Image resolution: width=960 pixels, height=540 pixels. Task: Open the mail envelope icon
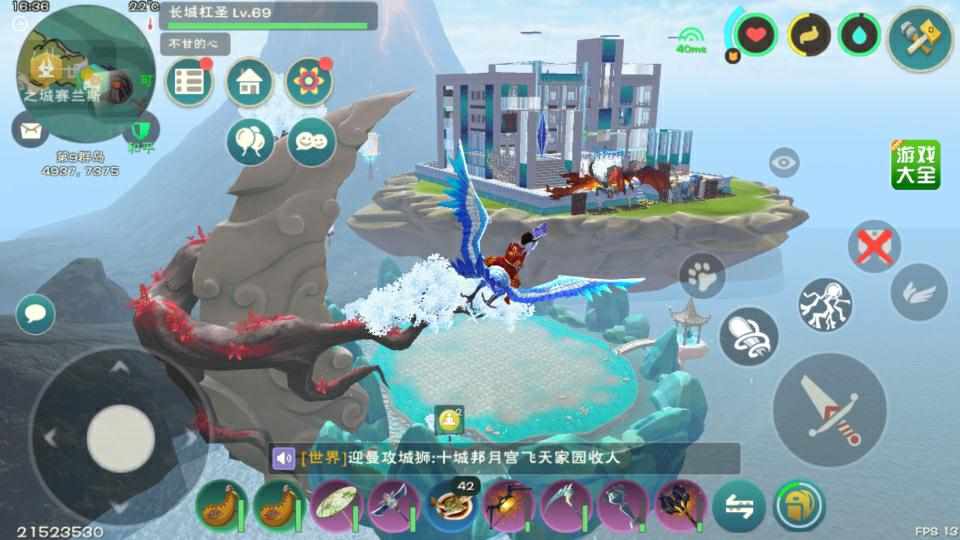(x=30, y=129)
